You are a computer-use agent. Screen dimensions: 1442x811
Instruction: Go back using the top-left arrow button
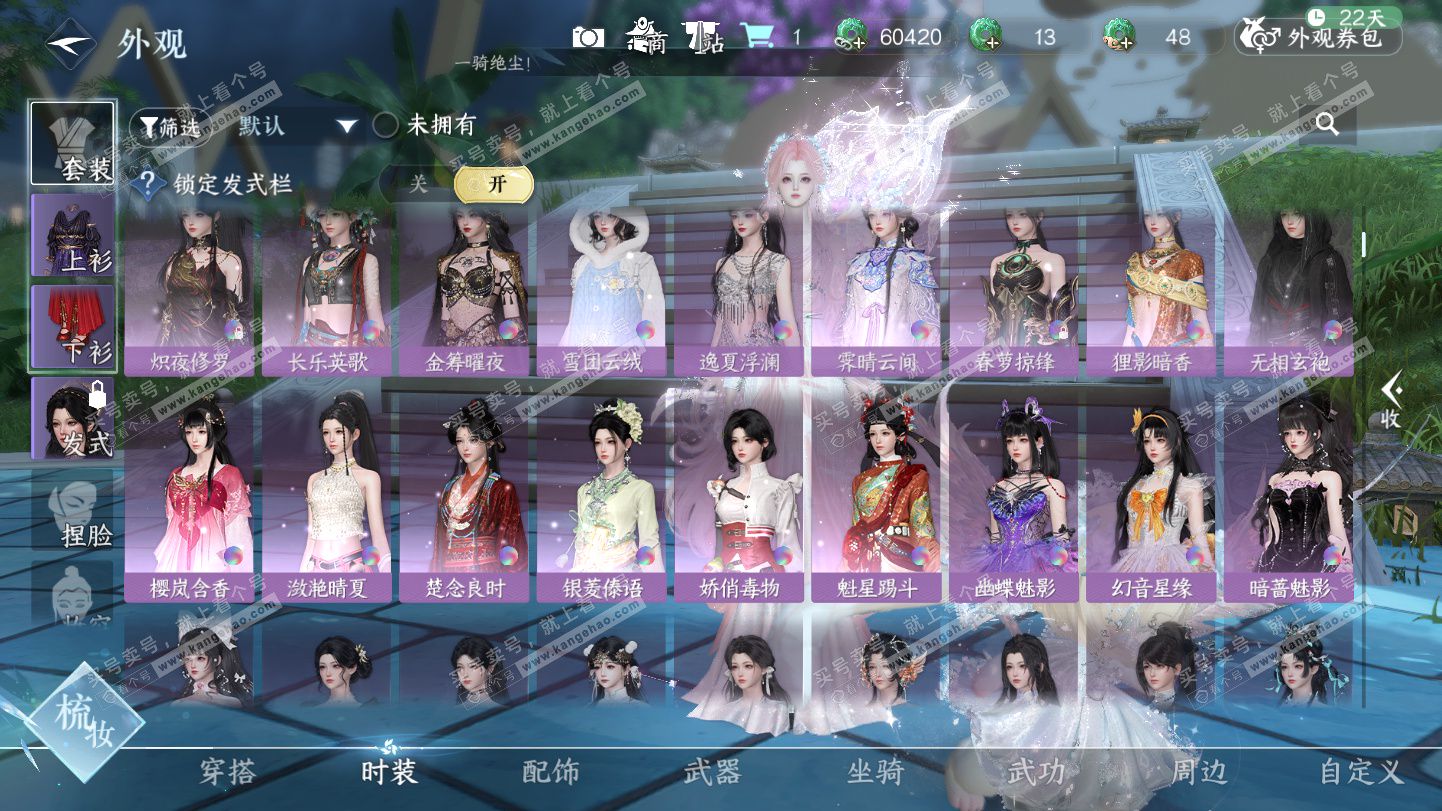click(x=70, y=44)
